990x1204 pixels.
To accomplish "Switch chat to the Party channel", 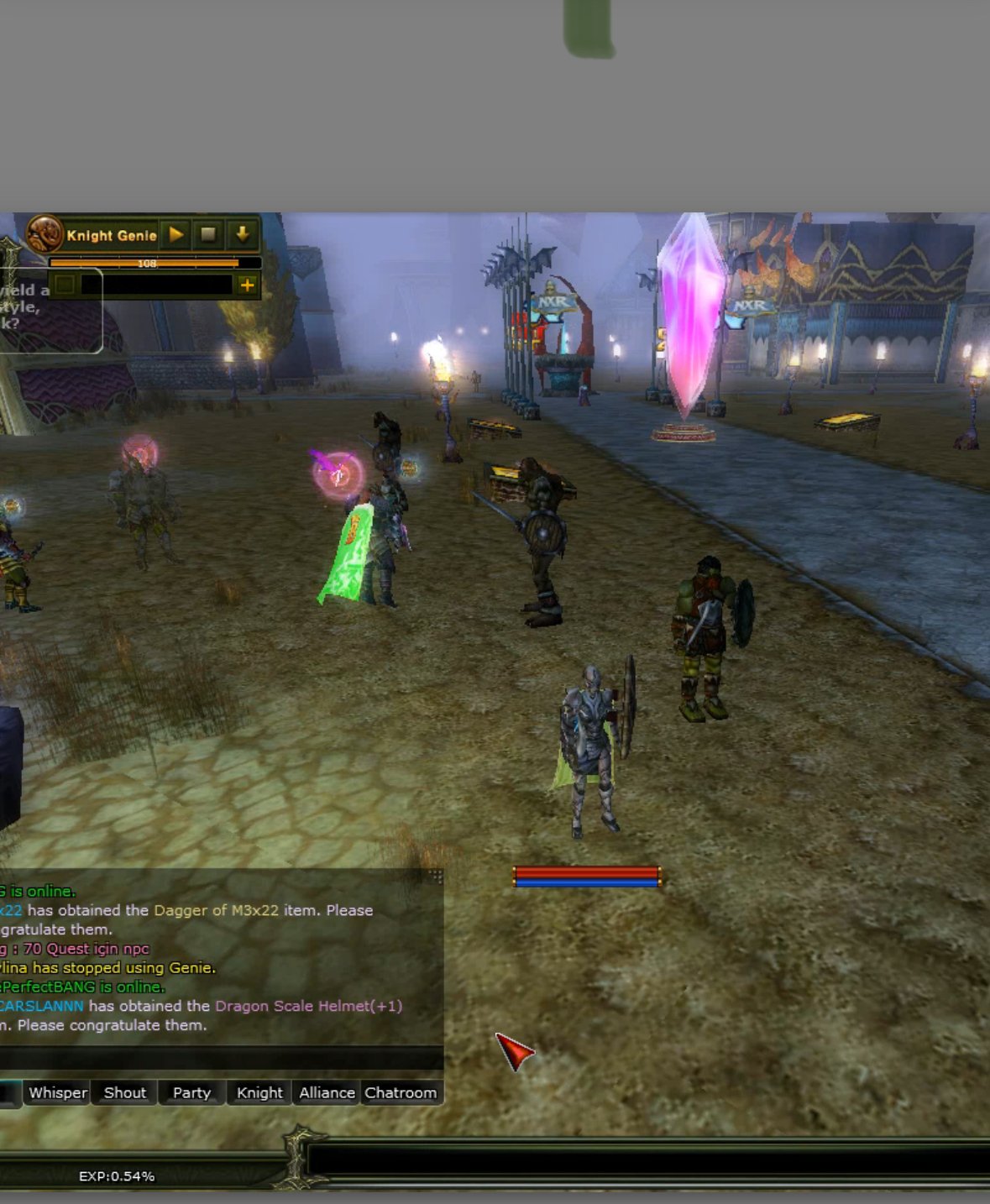I will 191,1092.
